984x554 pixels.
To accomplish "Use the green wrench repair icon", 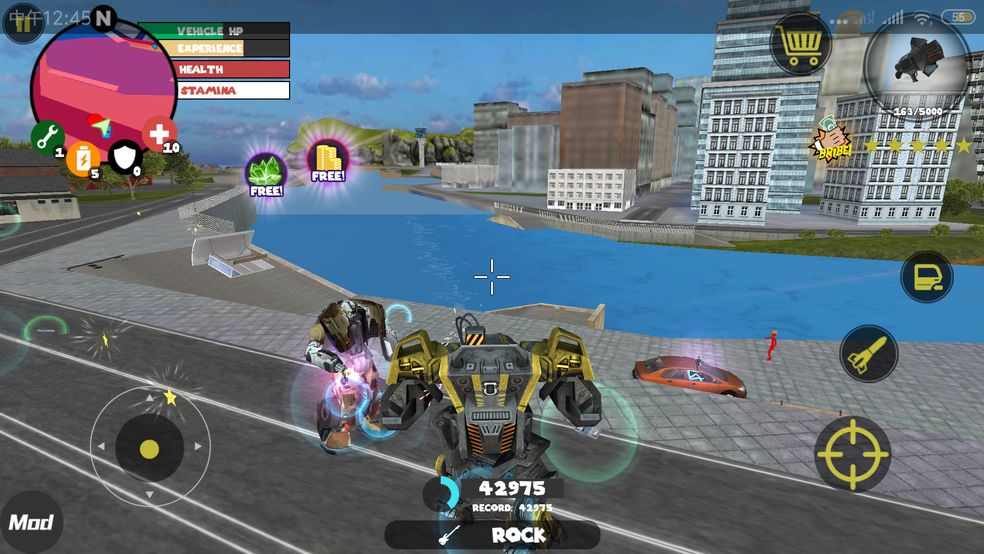I will 46,137.
